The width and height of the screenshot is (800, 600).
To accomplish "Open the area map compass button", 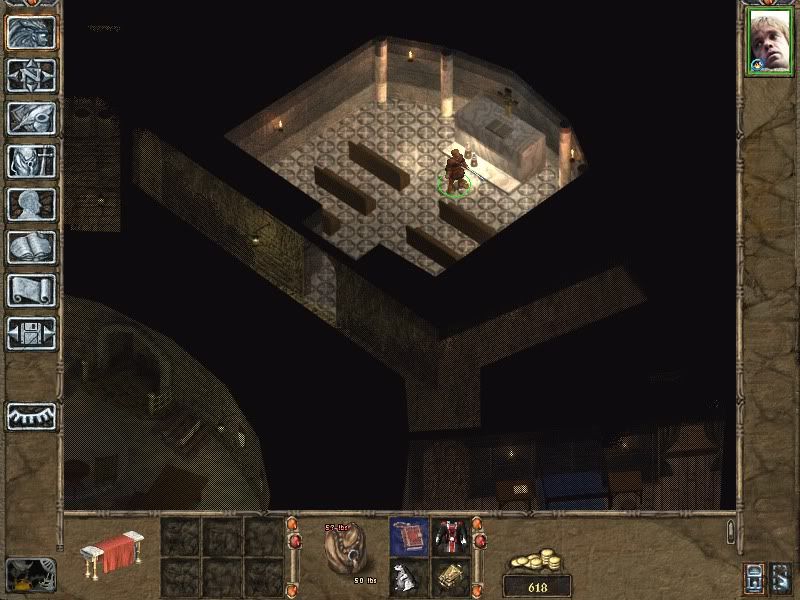I will 31,74.
